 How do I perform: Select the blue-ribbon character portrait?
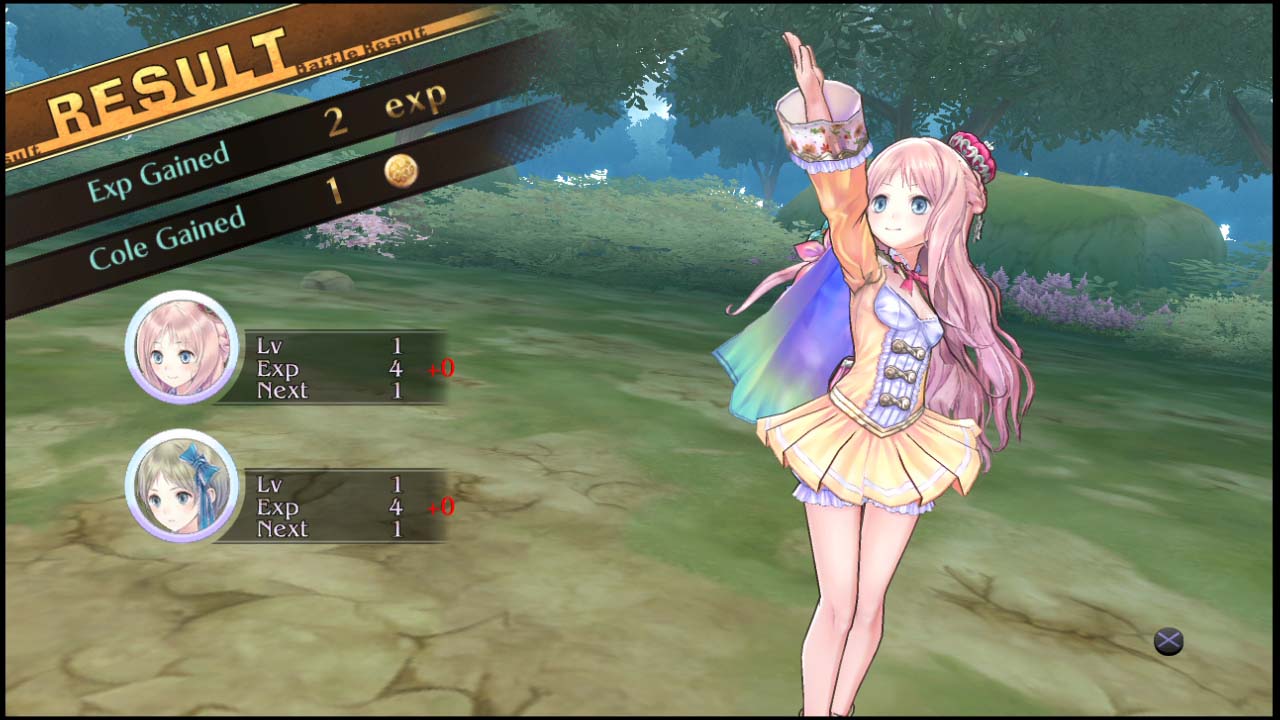click(x=182, y=486)
